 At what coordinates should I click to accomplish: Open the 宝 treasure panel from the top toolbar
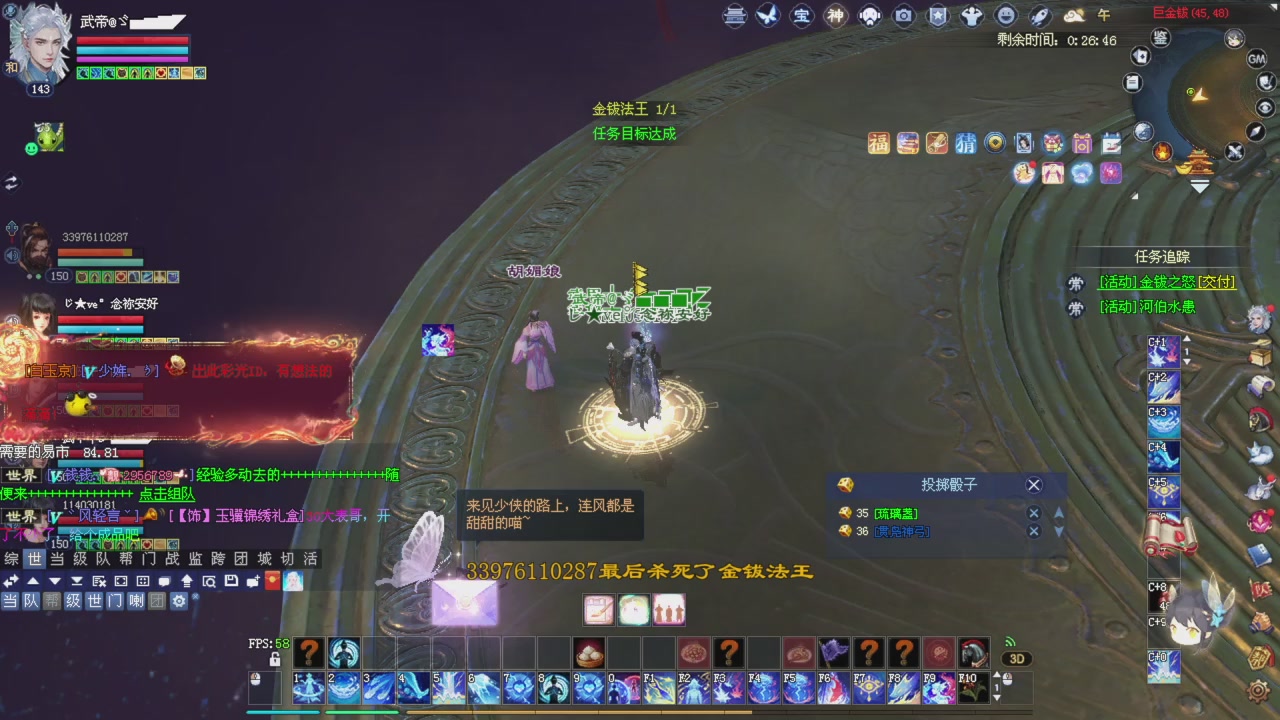coord(803,16)
